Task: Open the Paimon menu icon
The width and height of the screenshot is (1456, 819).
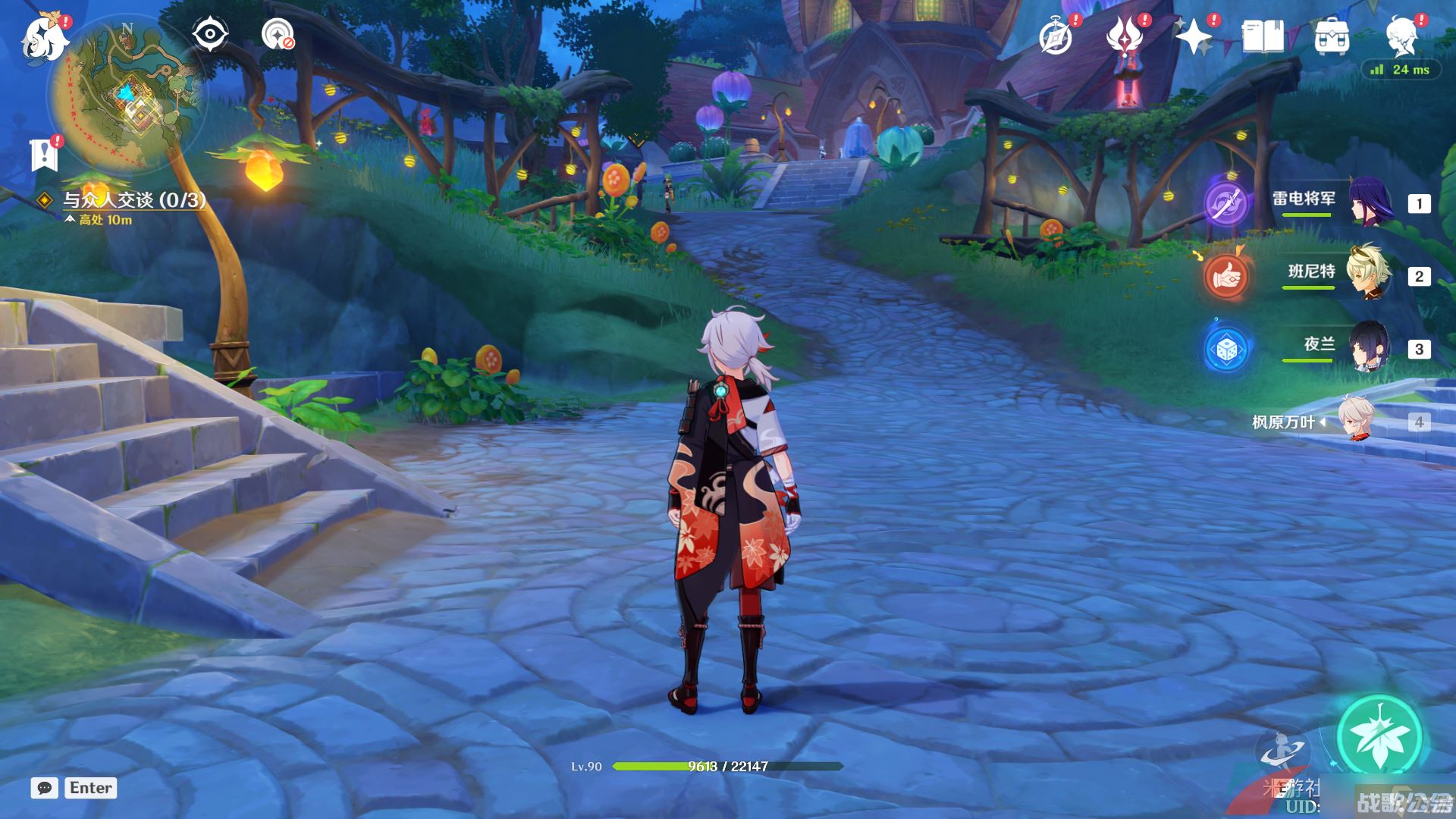Action: point(44,37)
